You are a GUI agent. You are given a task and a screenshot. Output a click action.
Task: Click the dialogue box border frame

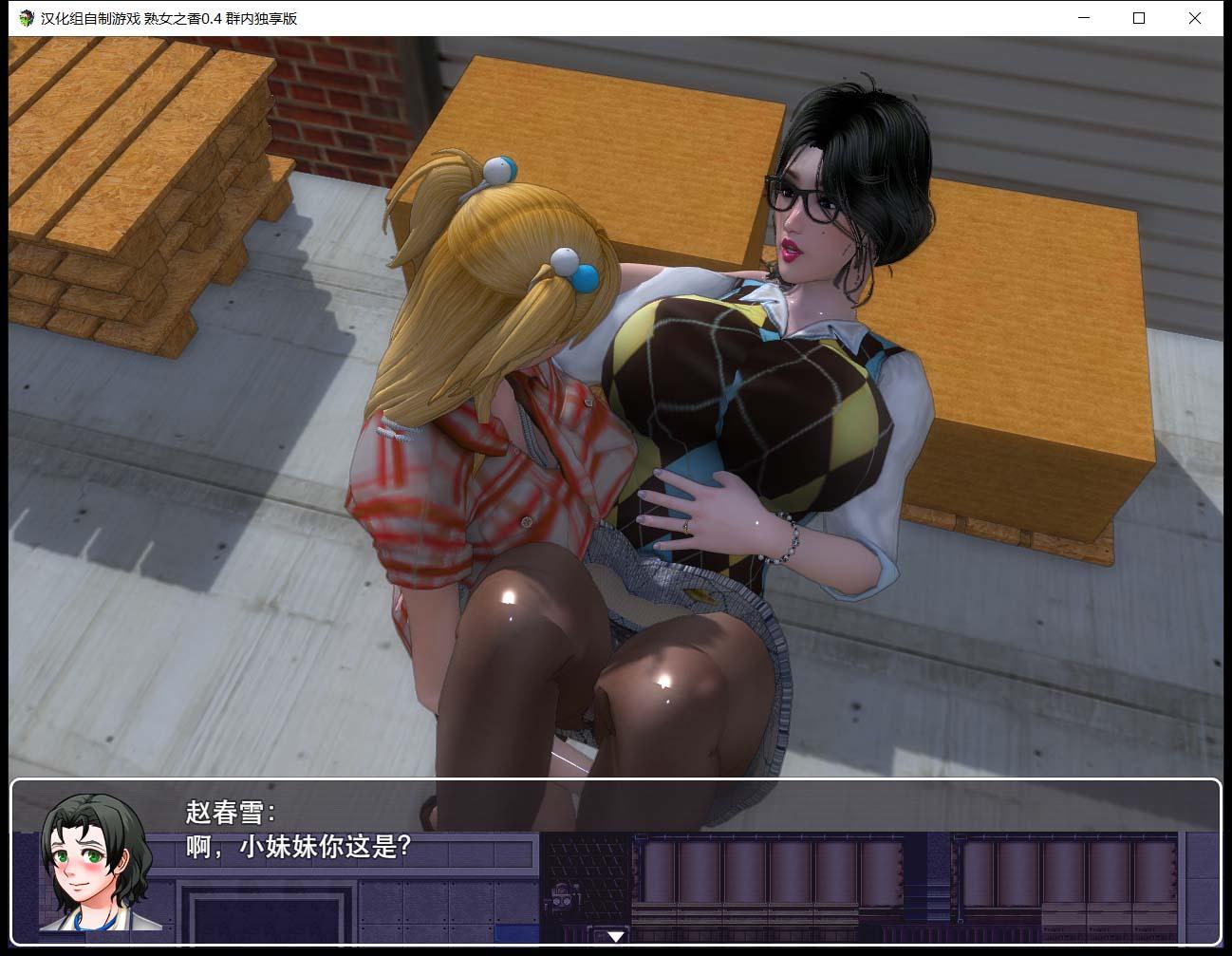[x=617, y=782]
